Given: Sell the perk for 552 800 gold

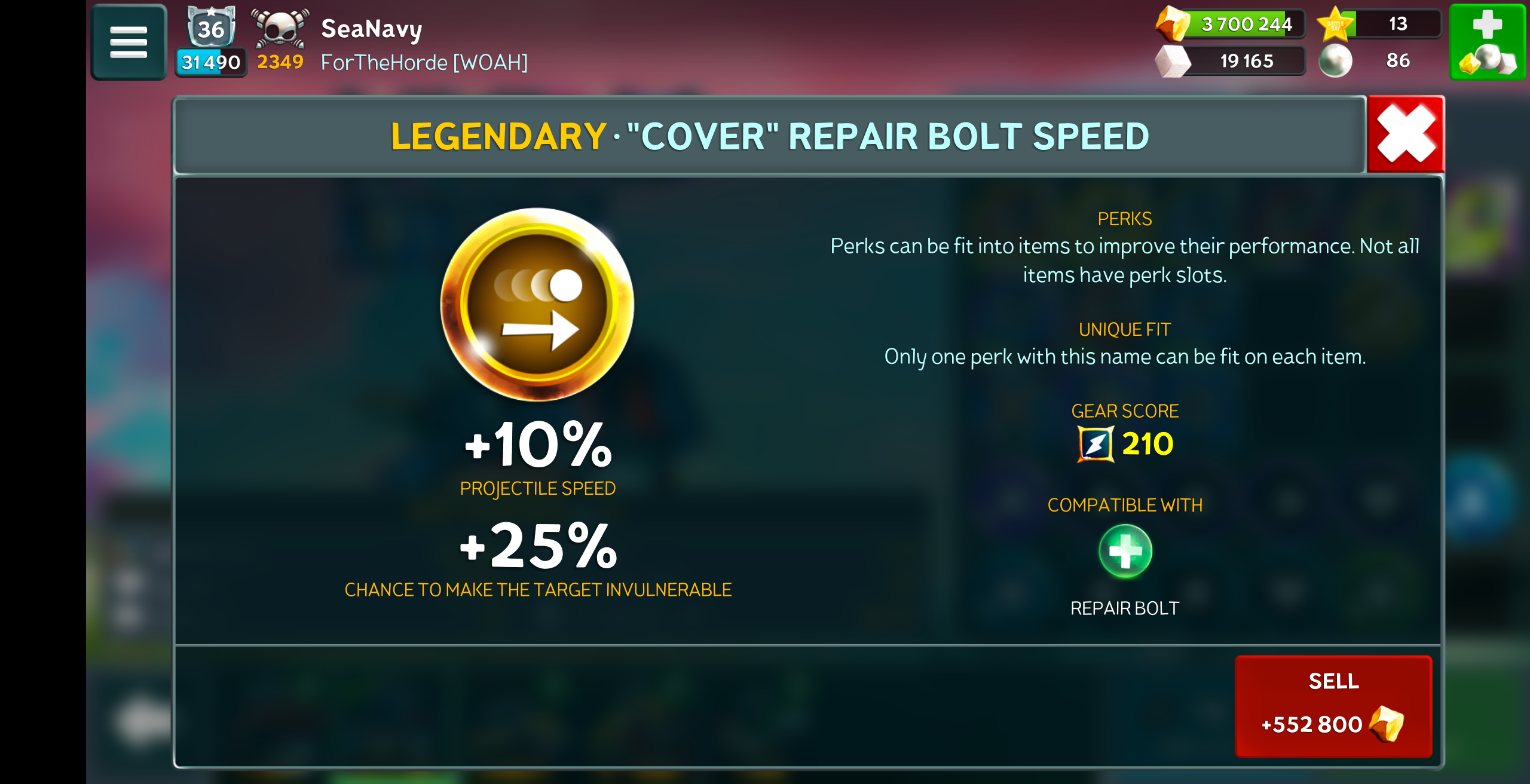Looking at the screenshot, I should pyautogui.click(x=1333, y=706).
